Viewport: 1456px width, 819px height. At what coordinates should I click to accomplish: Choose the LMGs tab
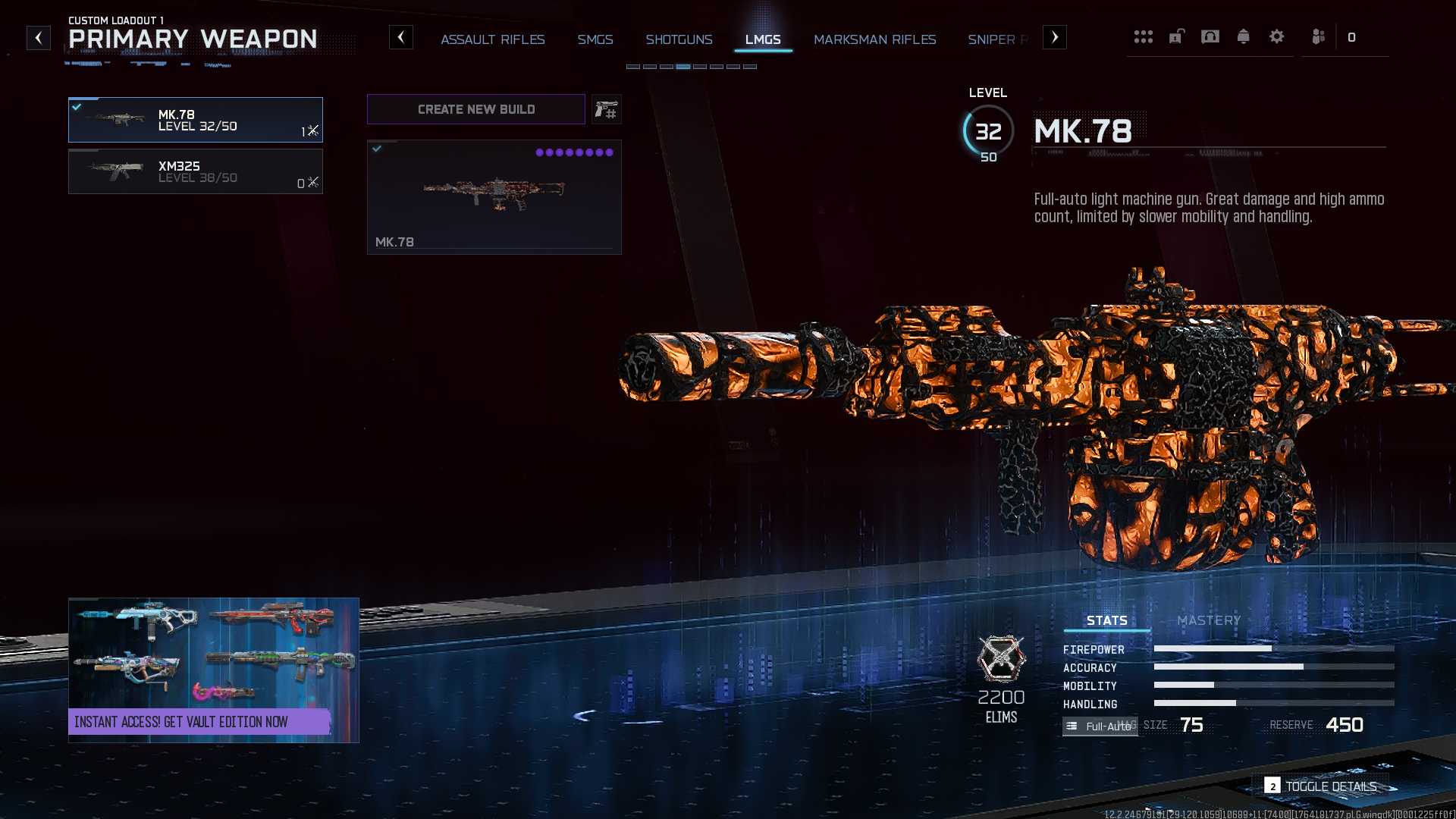pos(763,39)
